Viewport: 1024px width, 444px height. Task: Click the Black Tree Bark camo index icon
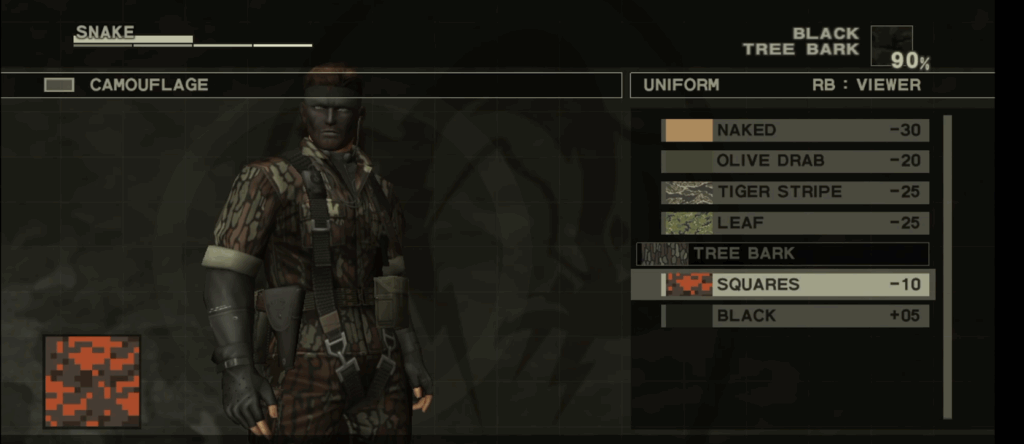pos(890,44)
